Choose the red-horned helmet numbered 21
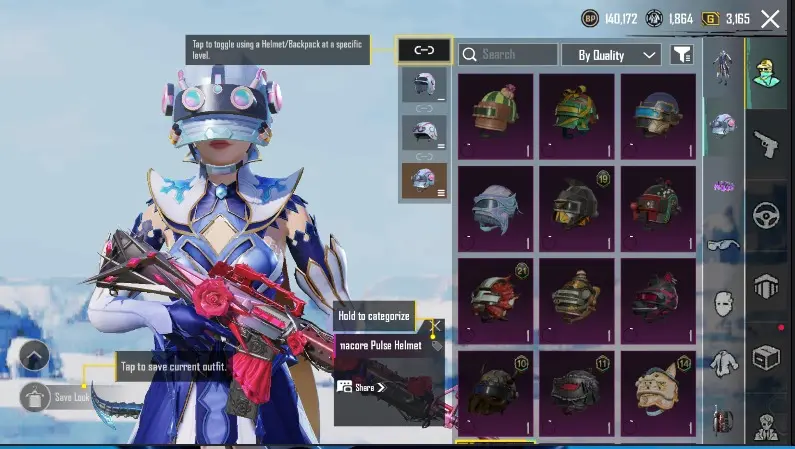 [495, 298]
